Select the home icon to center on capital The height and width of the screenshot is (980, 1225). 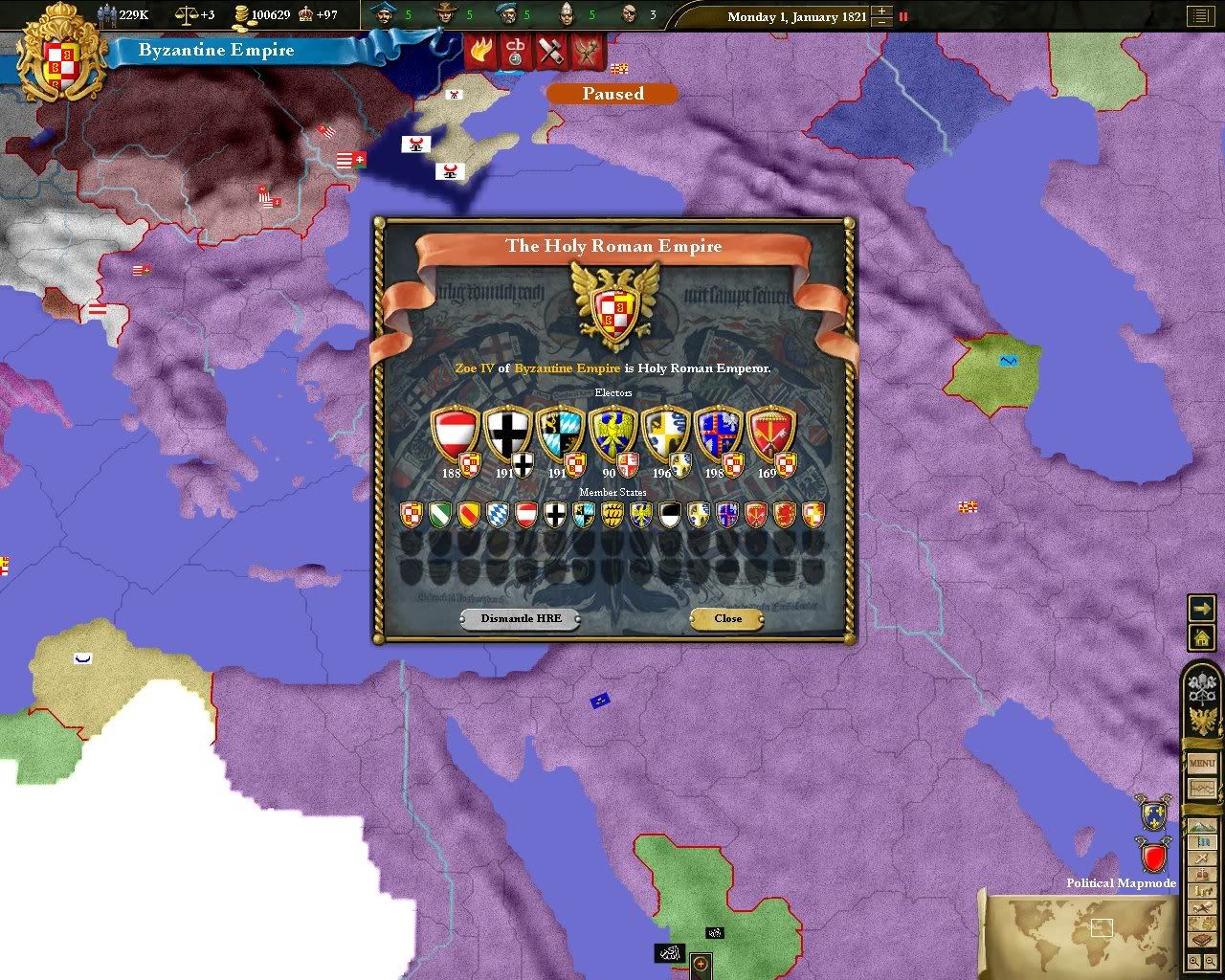pyautogui.click(x=1201, y=636)
